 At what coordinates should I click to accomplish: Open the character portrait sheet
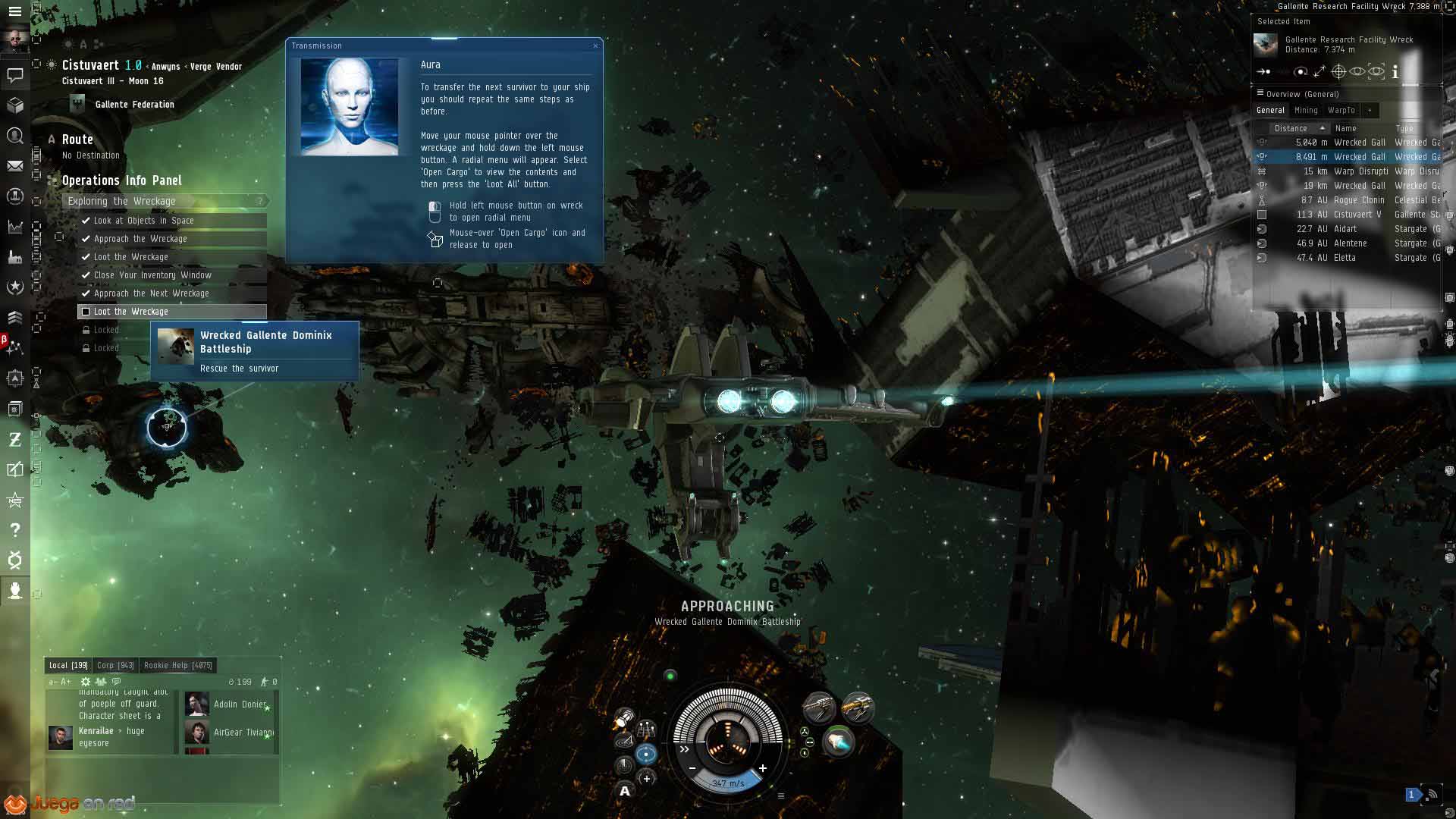coord(14,39)
